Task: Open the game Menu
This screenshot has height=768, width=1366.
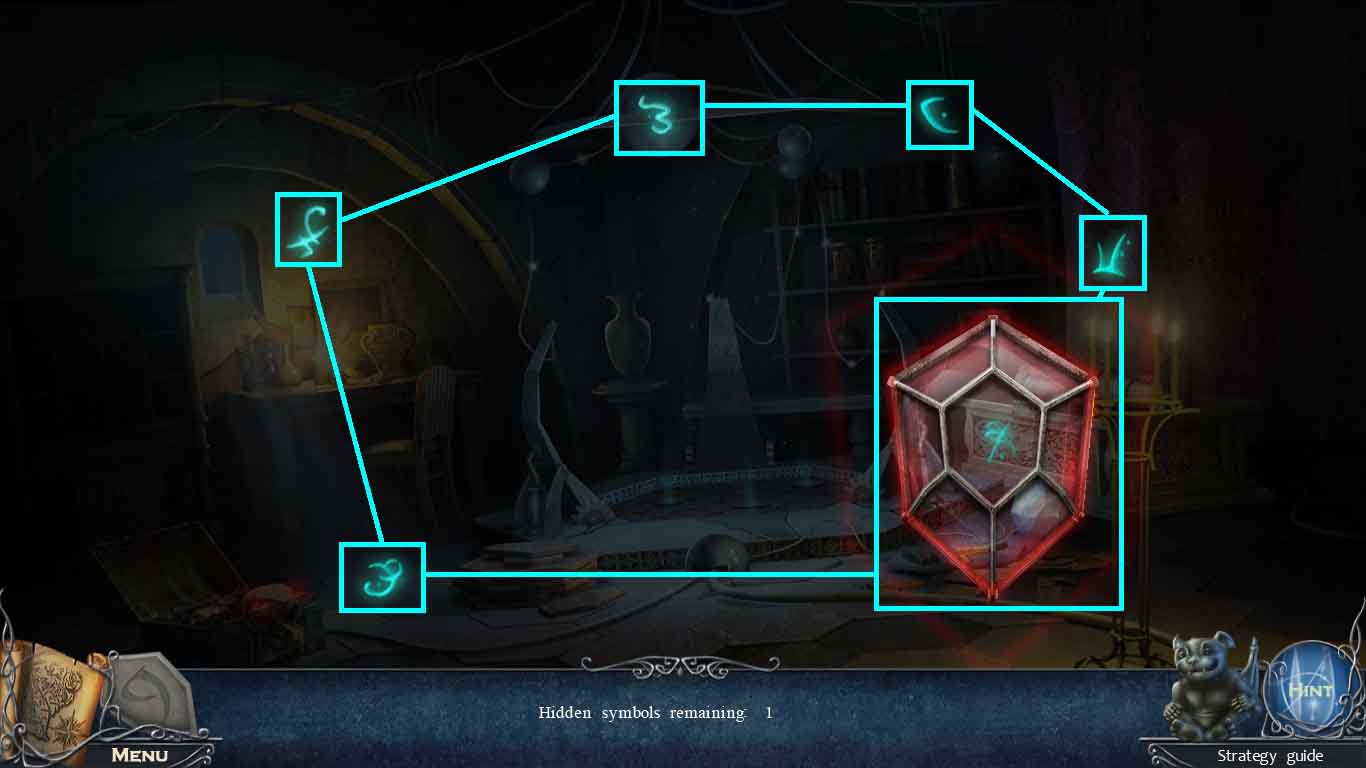Action: tap(140, 756)
